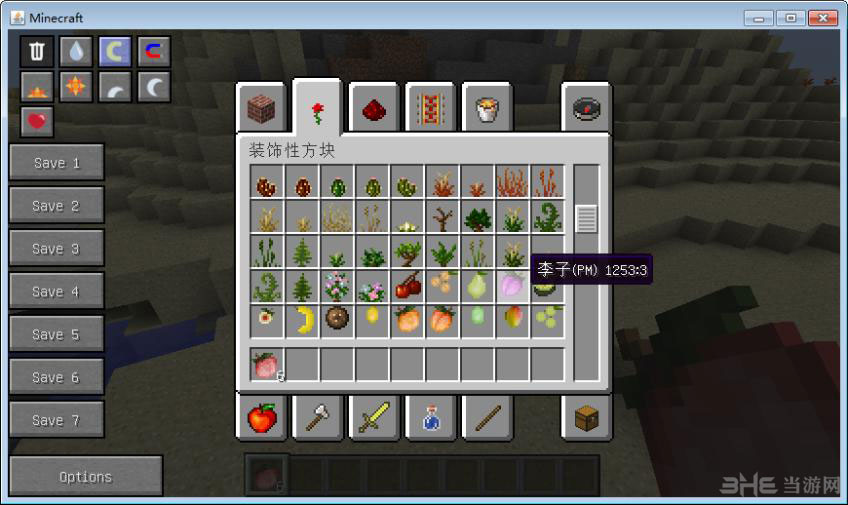
Task: Open the golden sword combat tab
Action: [x=375, y=416]
